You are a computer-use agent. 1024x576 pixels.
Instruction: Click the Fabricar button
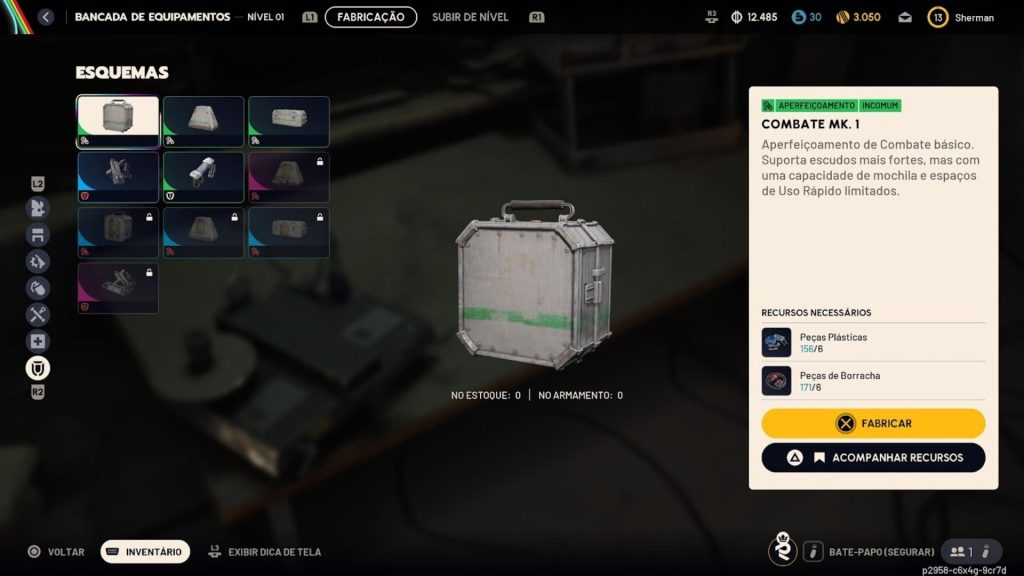pos(873,423)
